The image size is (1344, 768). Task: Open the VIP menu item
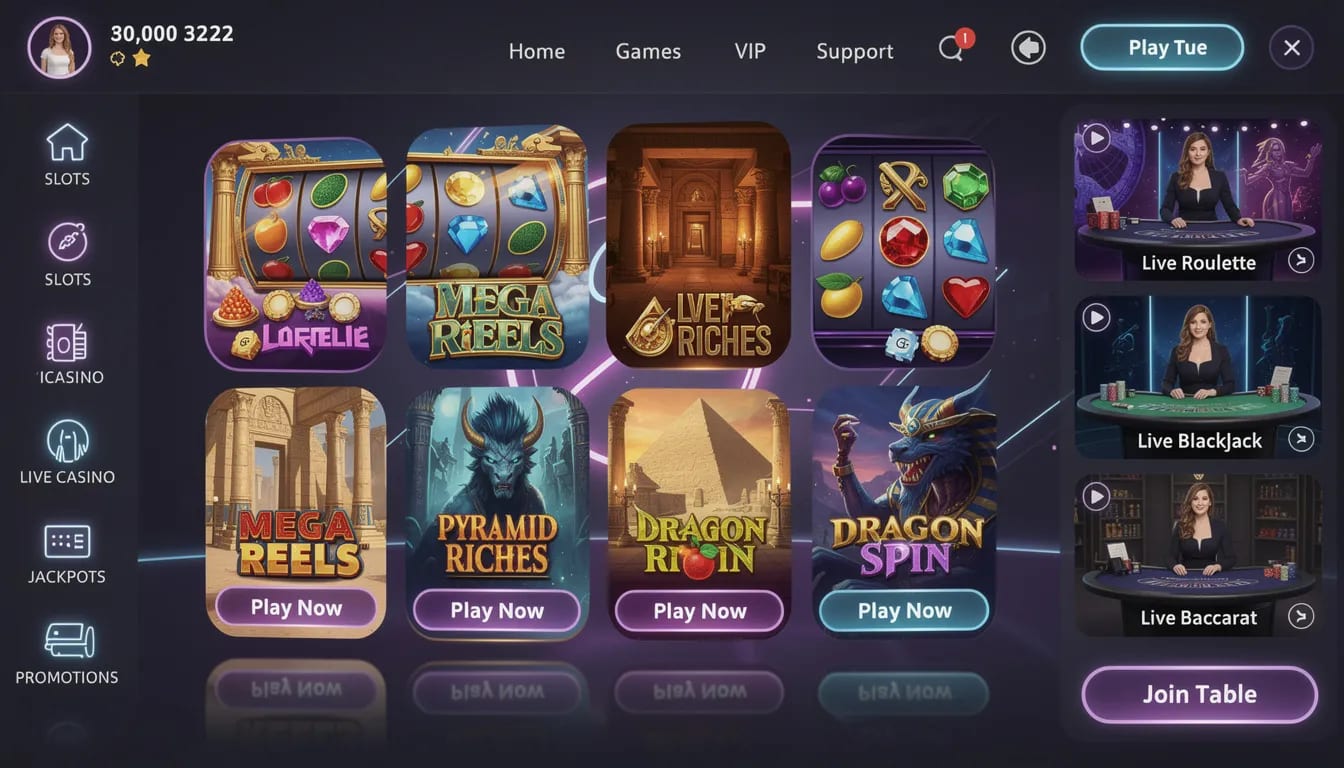[749, 50]
